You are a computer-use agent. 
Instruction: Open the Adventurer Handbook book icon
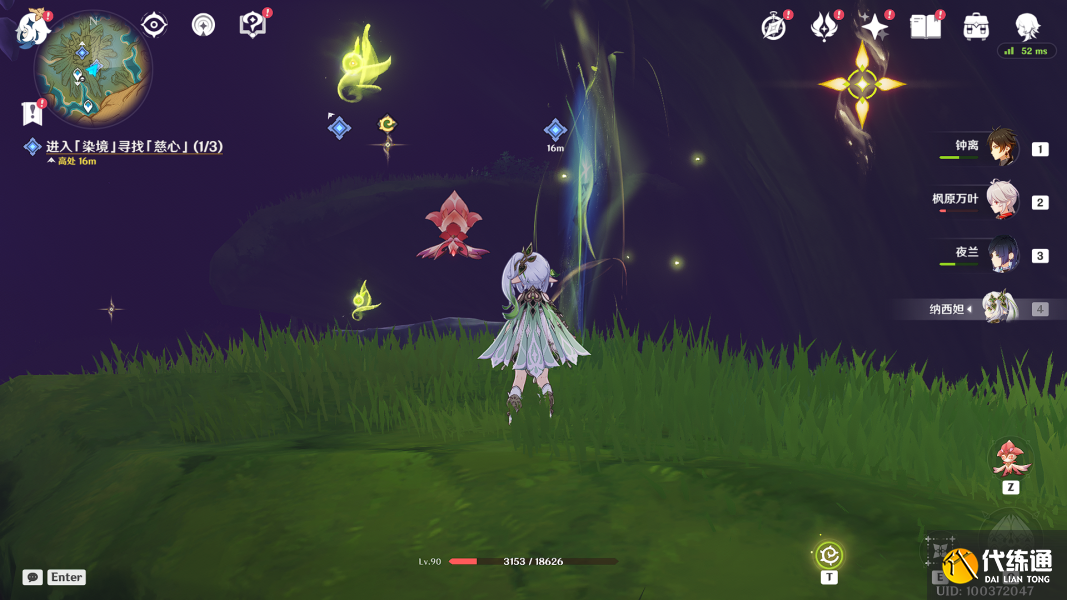[x=926, y=27]
